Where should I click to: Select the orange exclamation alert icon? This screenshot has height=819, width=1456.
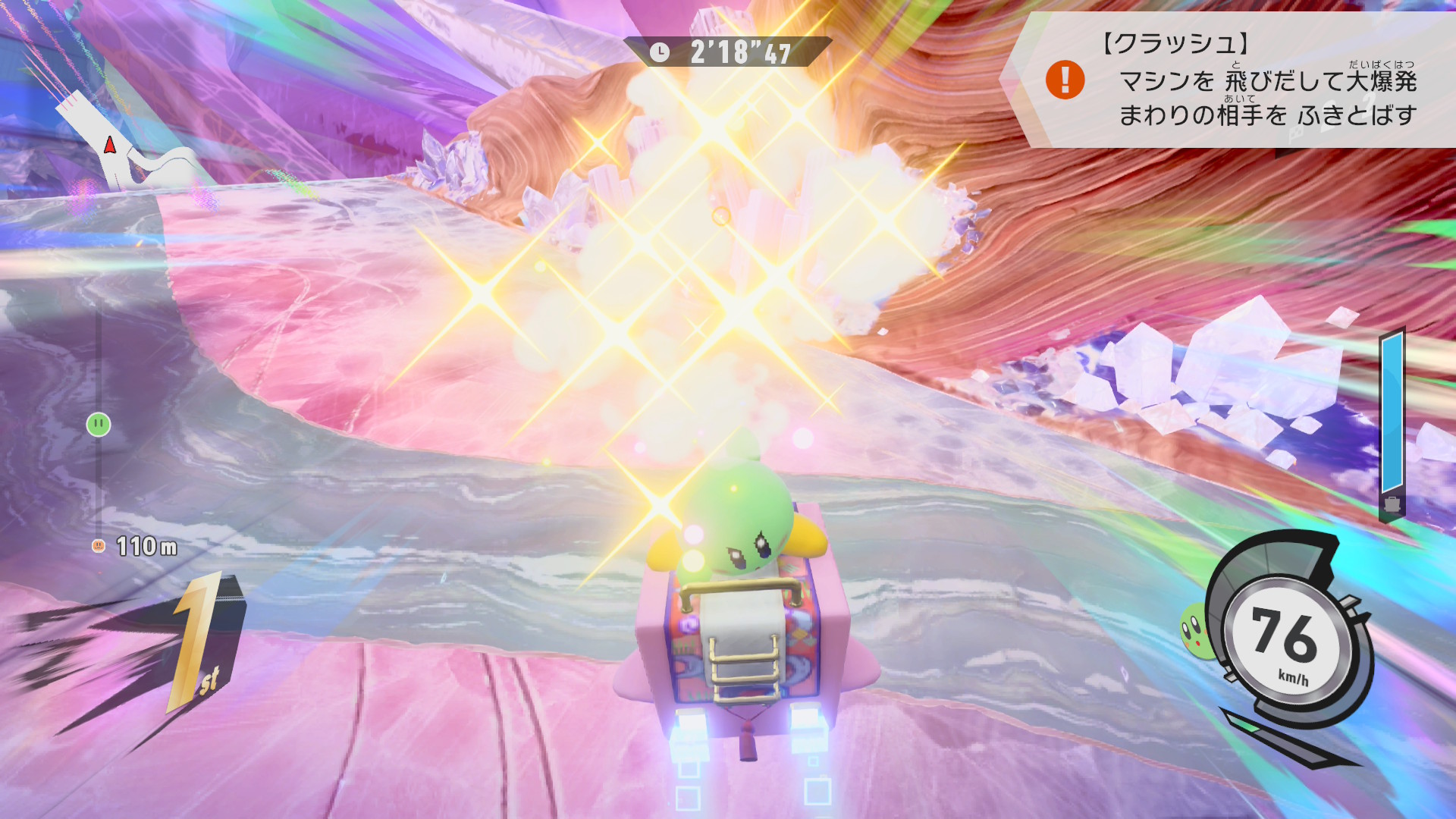point(1065,80)
